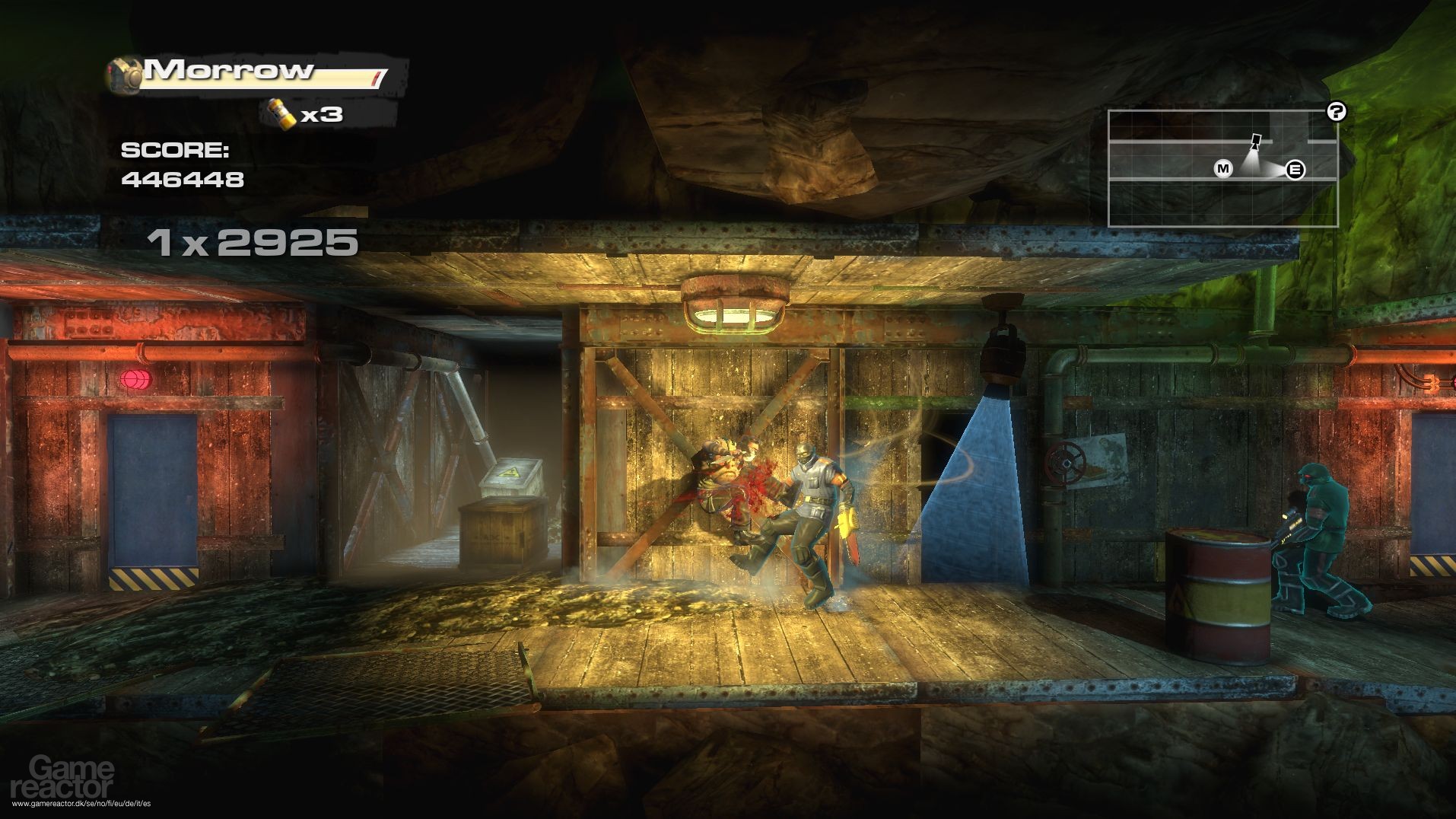Image resolution: width=1456 pixels, height=819 pixels.
Task: Select the grenade item icon
Action: coord(278,113)
